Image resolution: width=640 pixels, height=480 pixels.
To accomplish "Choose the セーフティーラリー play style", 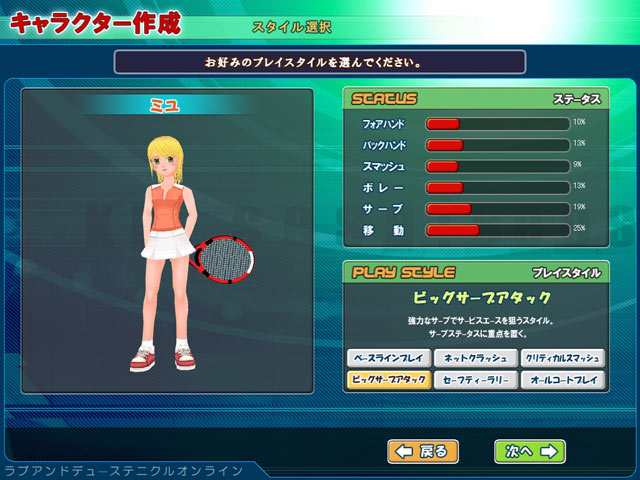I will click(475, 380).
